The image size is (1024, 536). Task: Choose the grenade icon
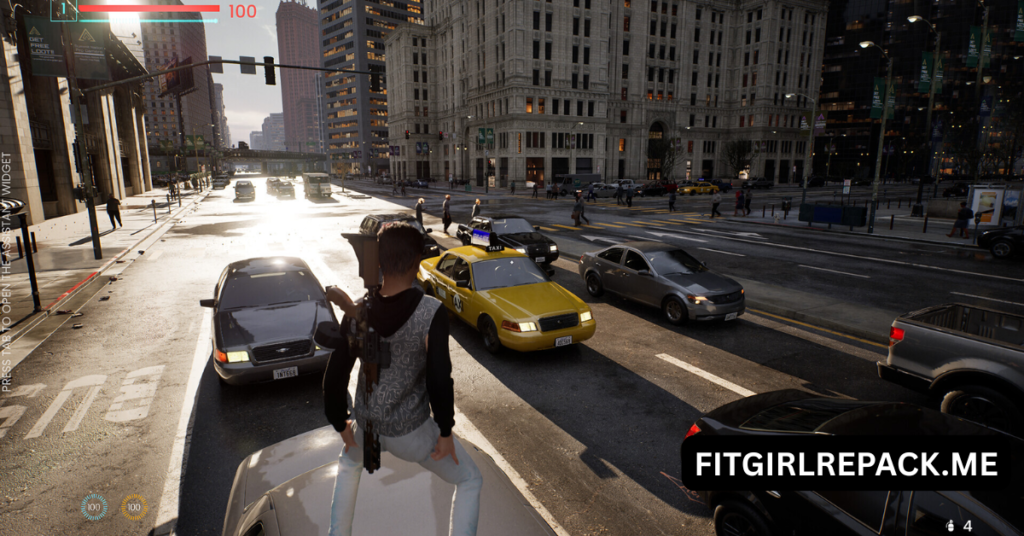949,524
